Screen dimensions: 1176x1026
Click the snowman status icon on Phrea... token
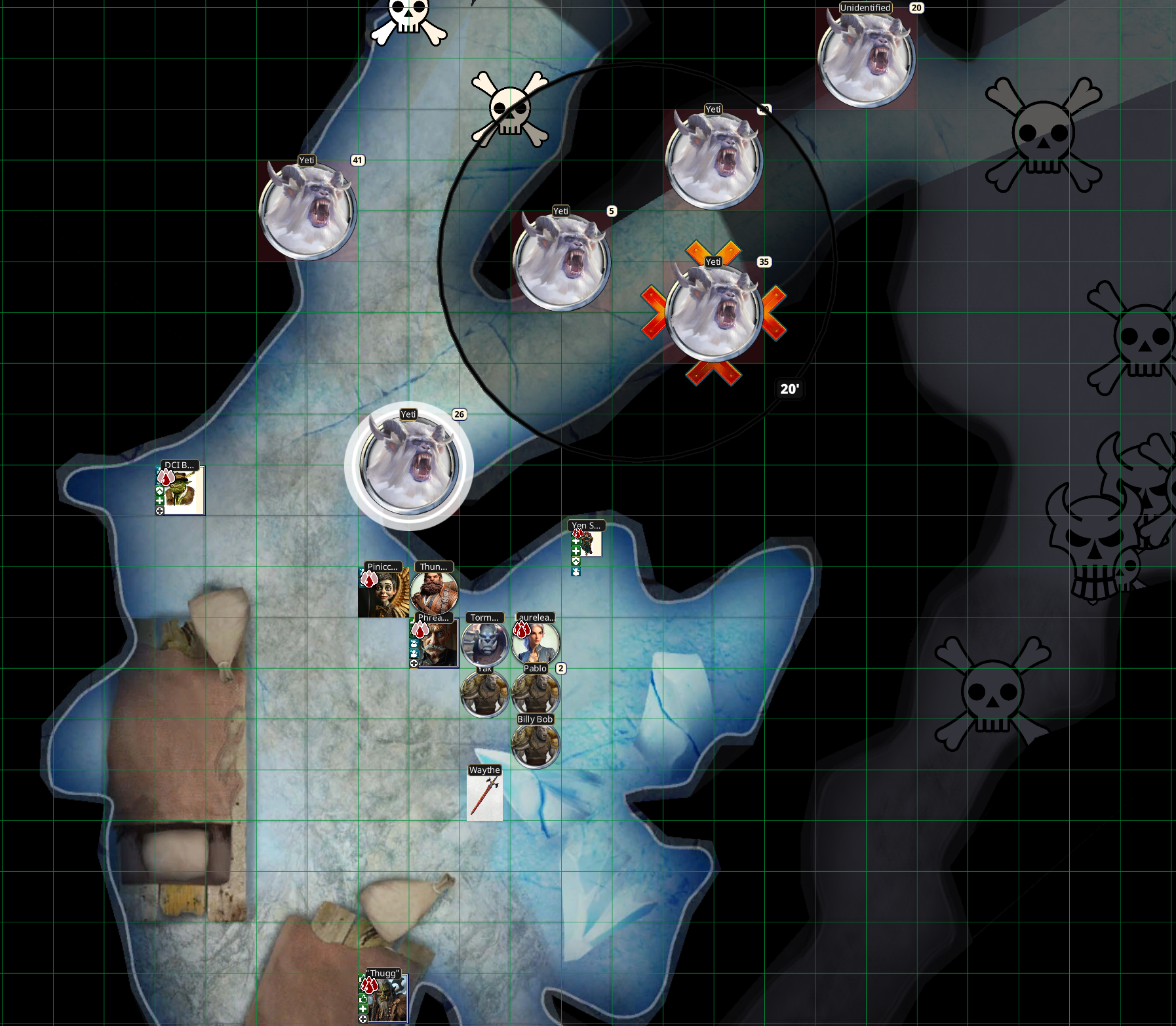414,643
